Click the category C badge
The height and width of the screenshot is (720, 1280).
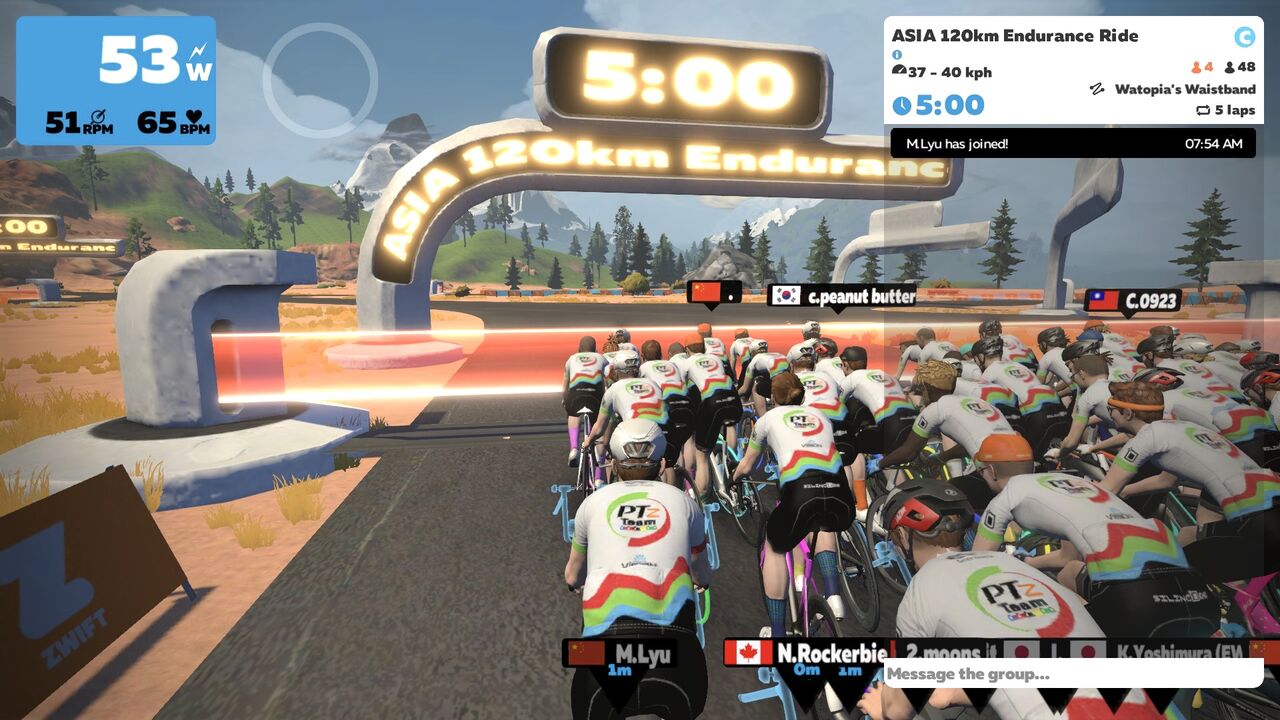tap(1244, 37)
